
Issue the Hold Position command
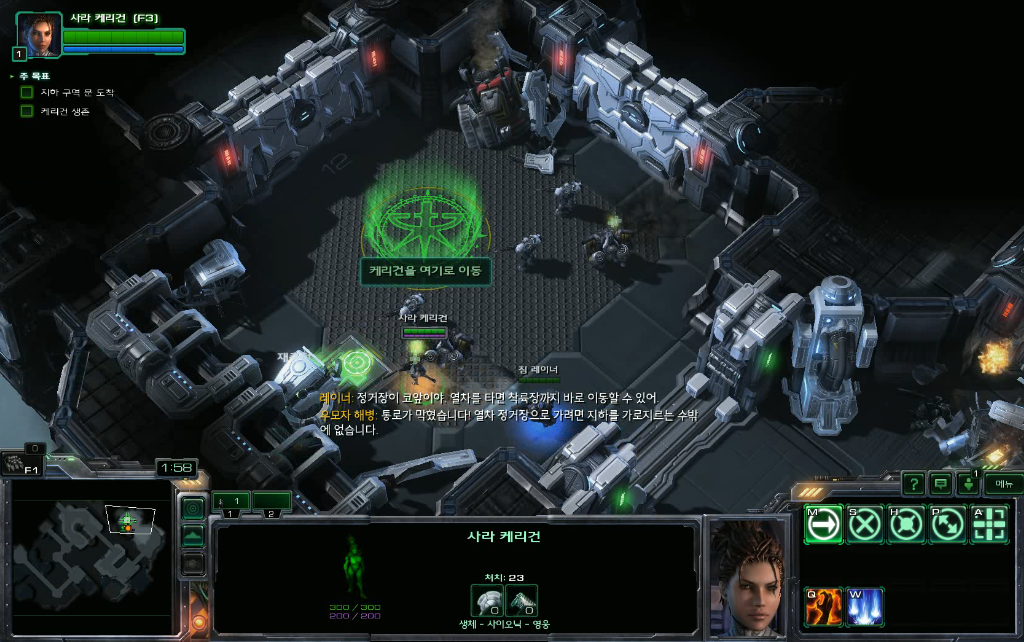(906, 526)
